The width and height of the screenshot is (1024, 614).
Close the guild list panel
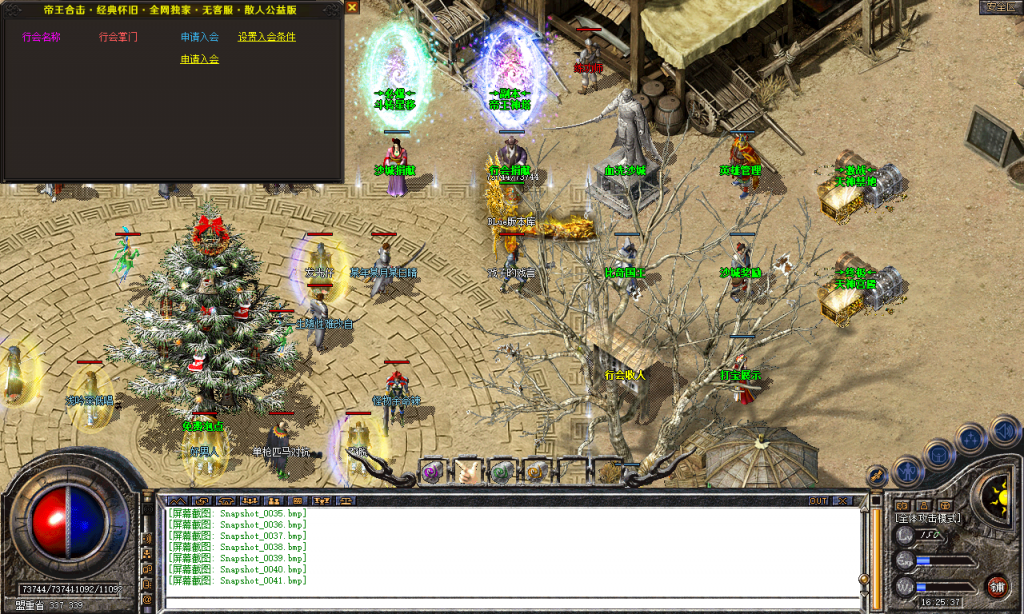pos(352,8)
